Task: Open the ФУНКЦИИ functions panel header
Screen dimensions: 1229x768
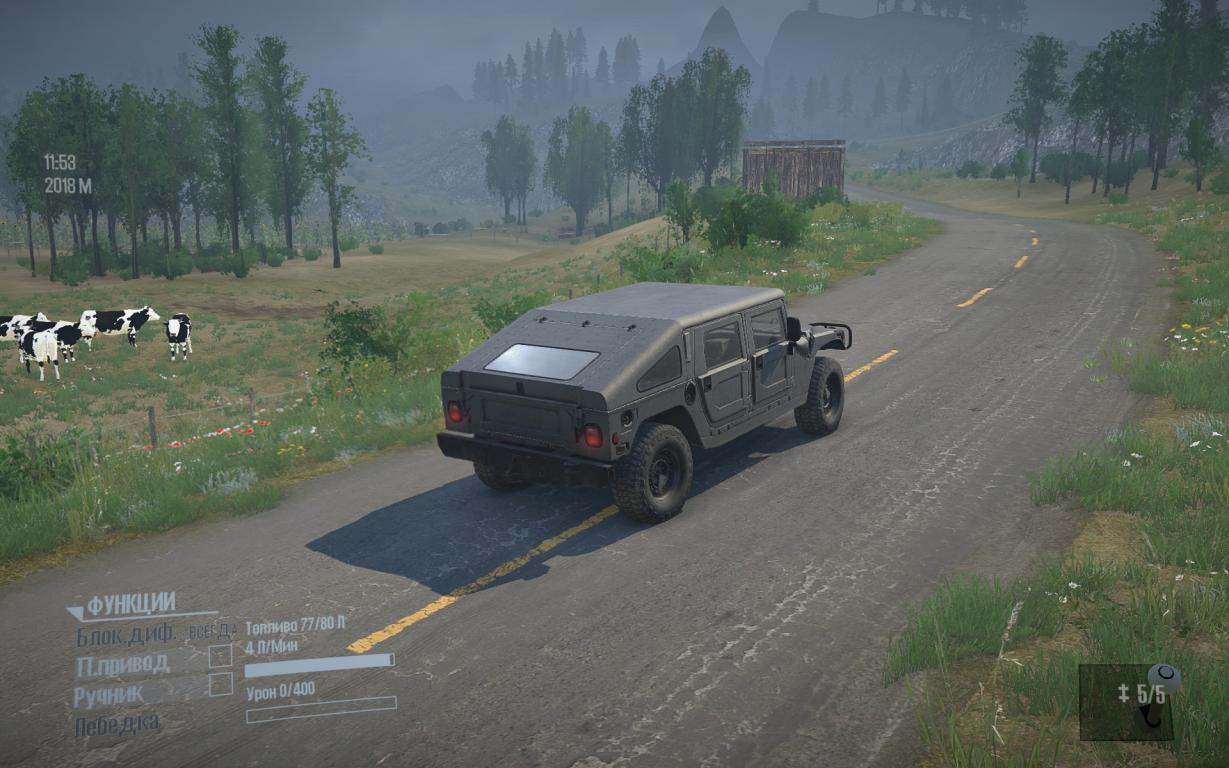Action: (x=131, y=605)
